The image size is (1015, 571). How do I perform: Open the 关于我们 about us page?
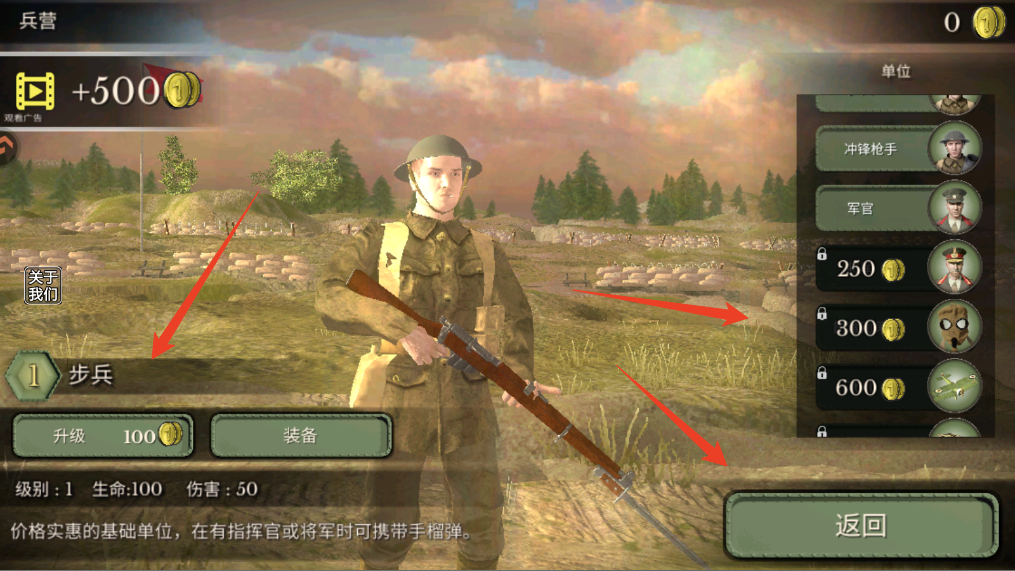[43, 286]
